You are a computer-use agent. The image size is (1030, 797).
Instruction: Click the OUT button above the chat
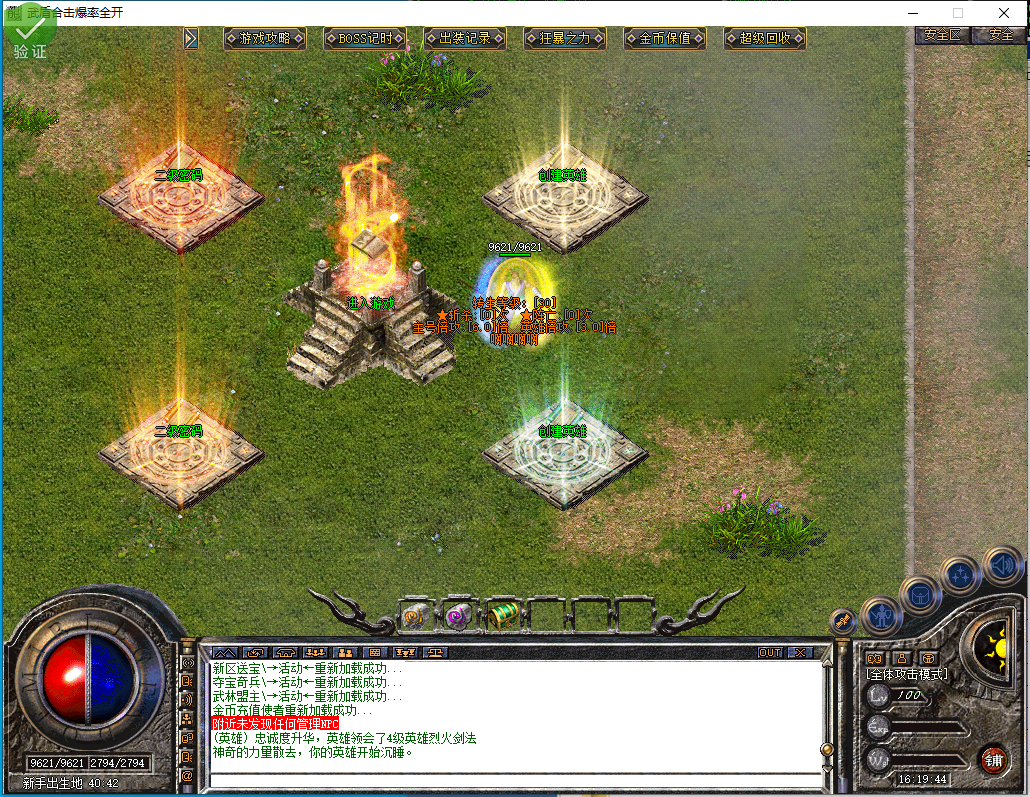click(769, 652)
